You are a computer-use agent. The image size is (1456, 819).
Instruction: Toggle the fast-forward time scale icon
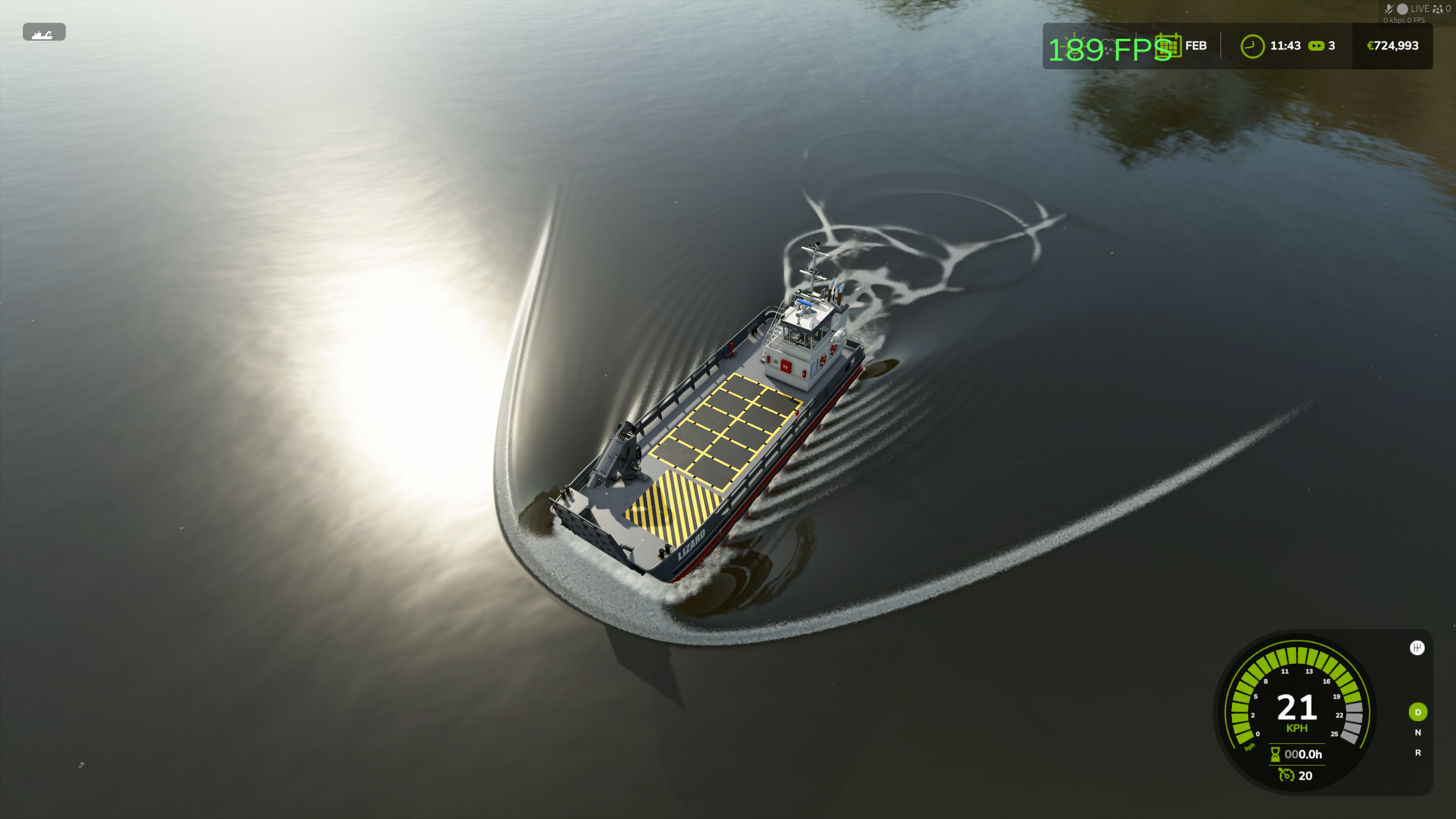coord(1316,46)
